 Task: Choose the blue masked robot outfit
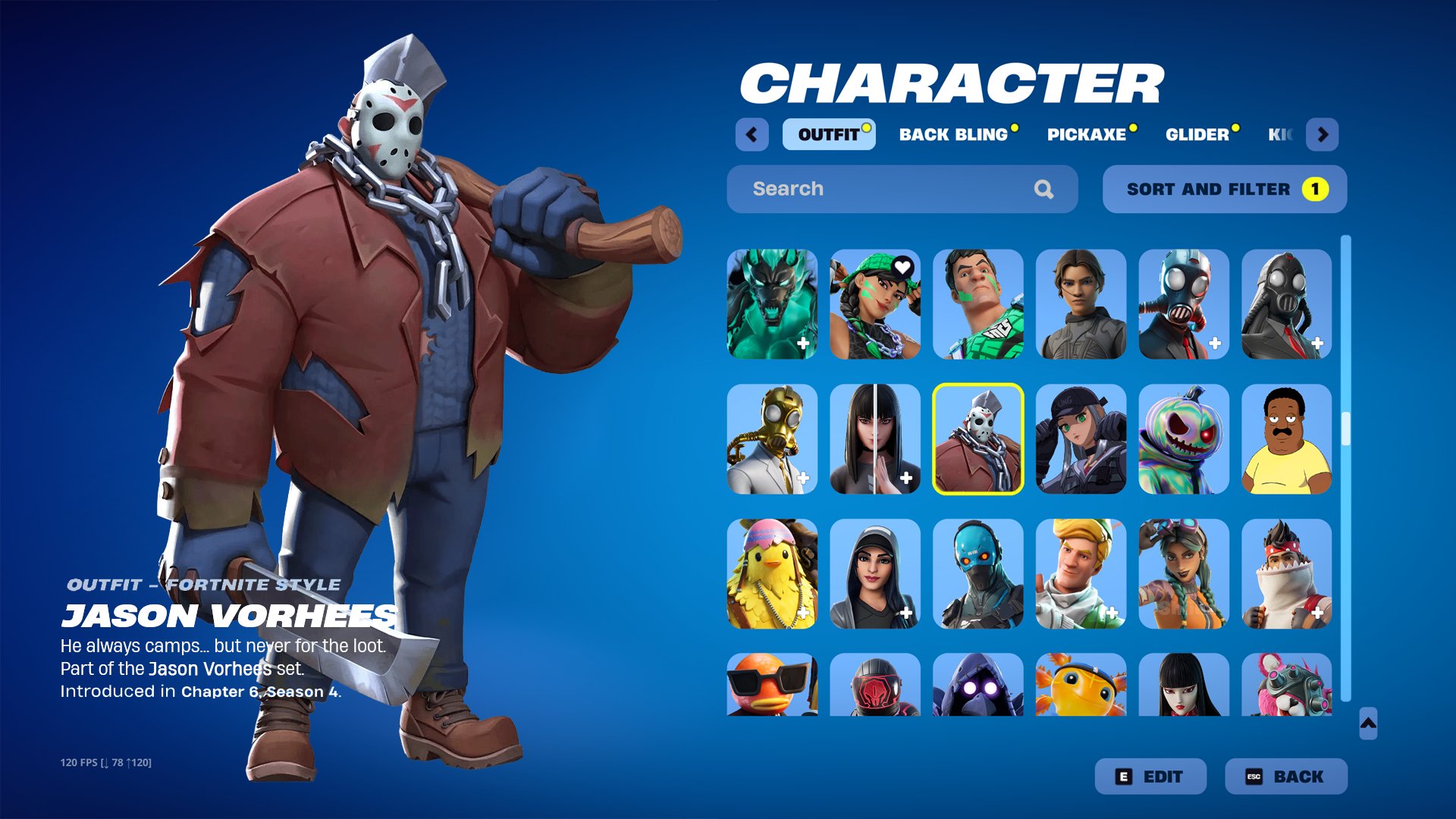(978, 574)
